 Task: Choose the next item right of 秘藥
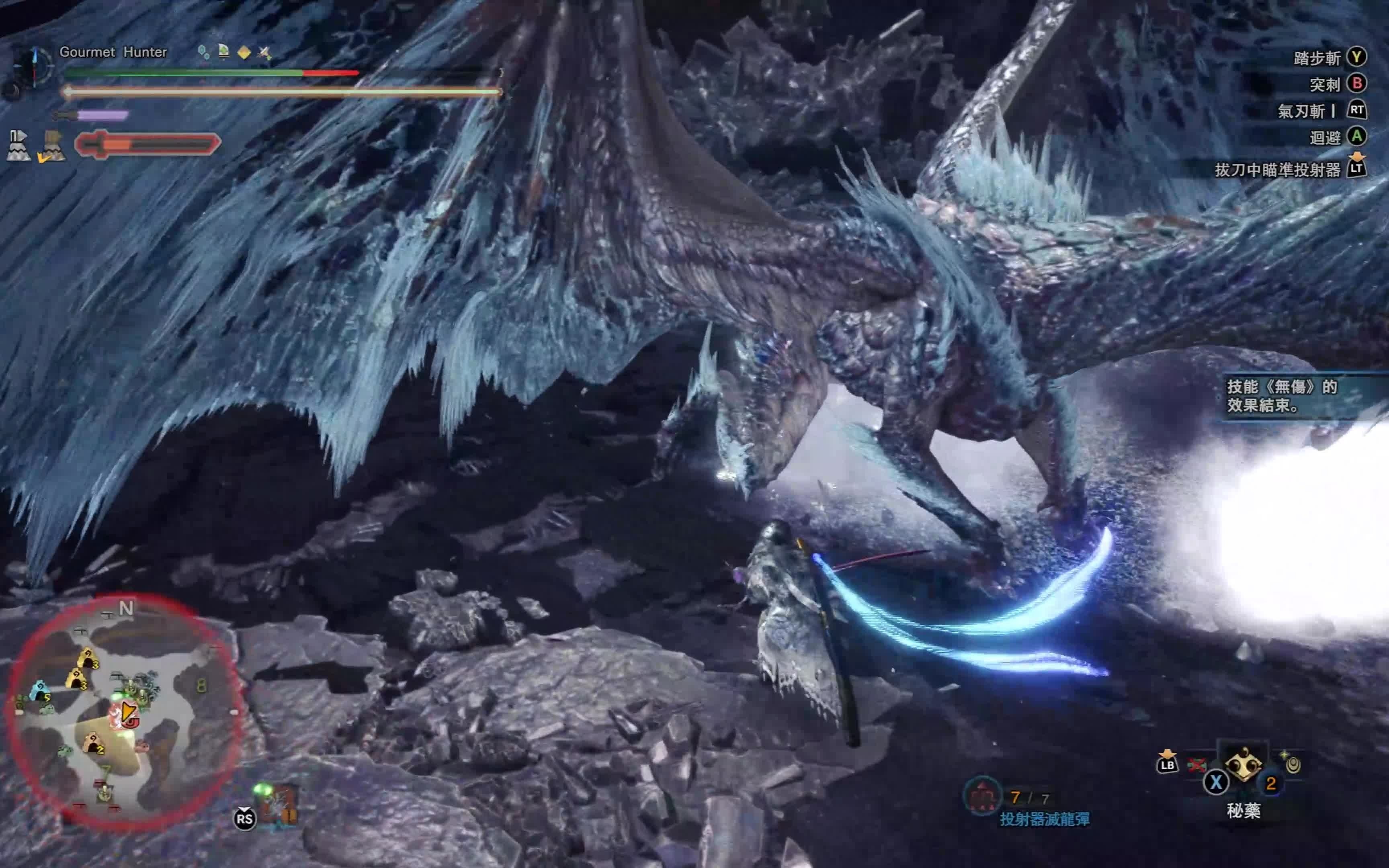[x=1293, y=764]
